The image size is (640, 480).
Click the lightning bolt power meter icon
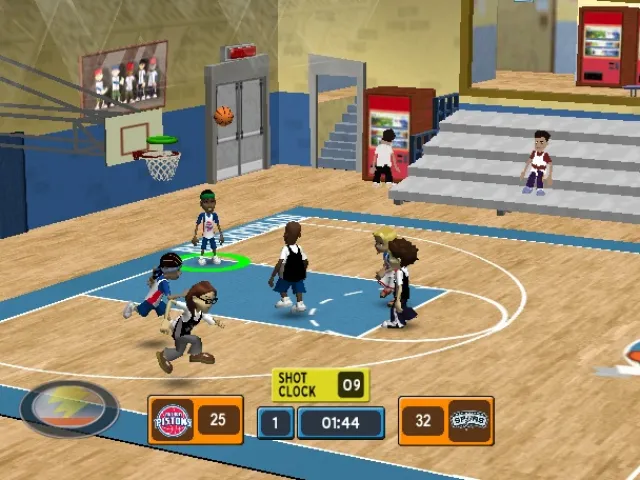click(x=69, y=409)
